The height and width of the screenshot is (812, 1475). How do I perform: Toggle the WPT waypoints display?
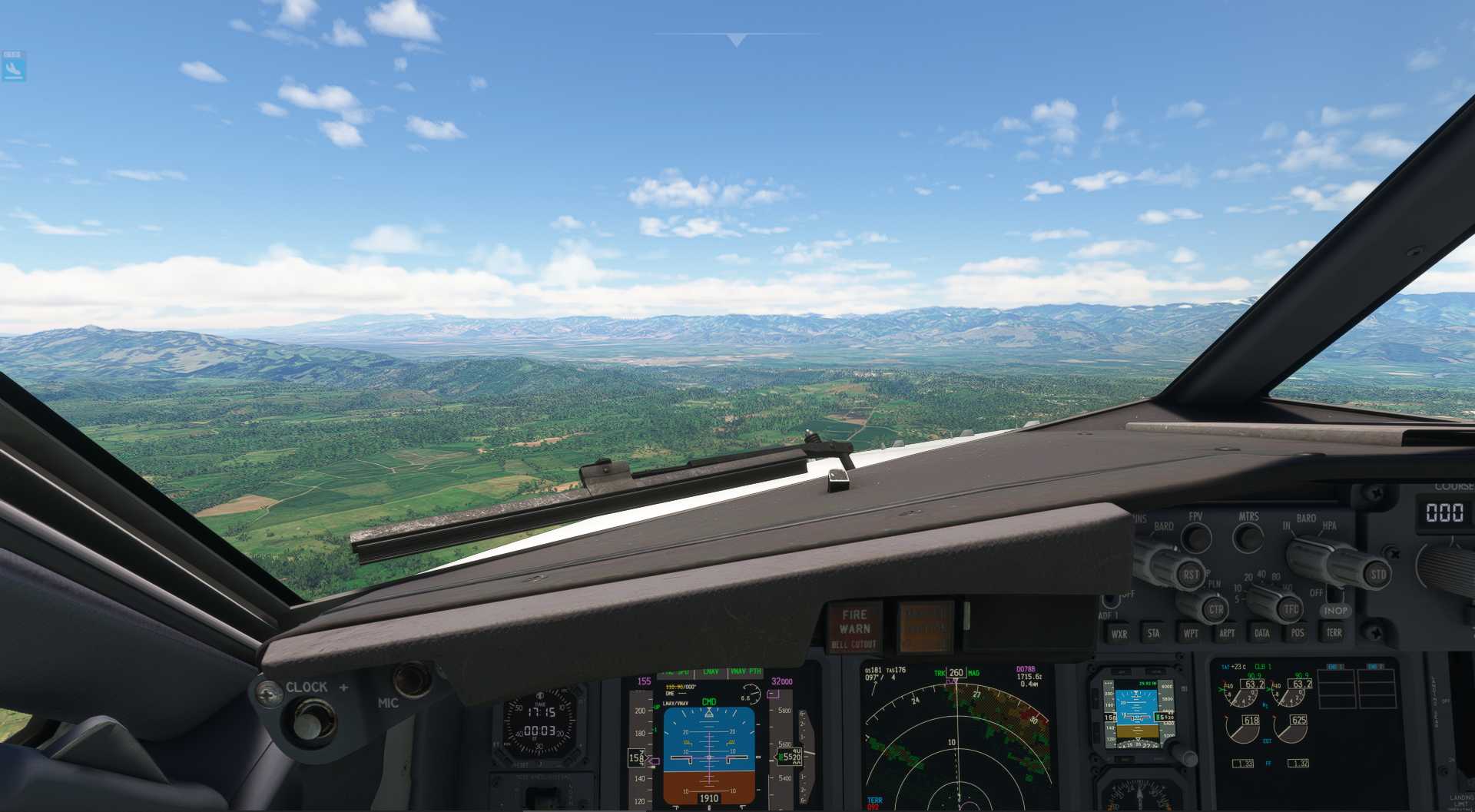(1191, 632)
